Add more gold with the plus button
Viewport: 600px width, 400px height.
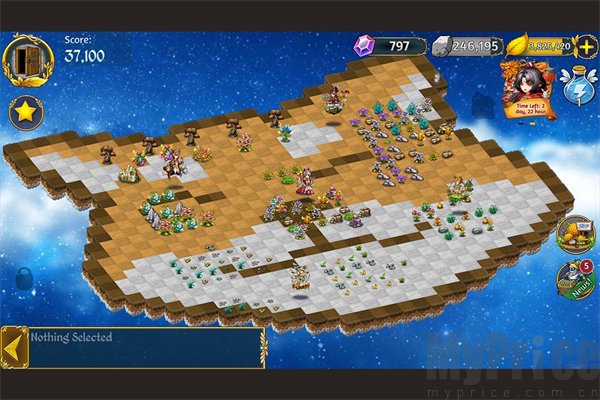click(586, 45)
